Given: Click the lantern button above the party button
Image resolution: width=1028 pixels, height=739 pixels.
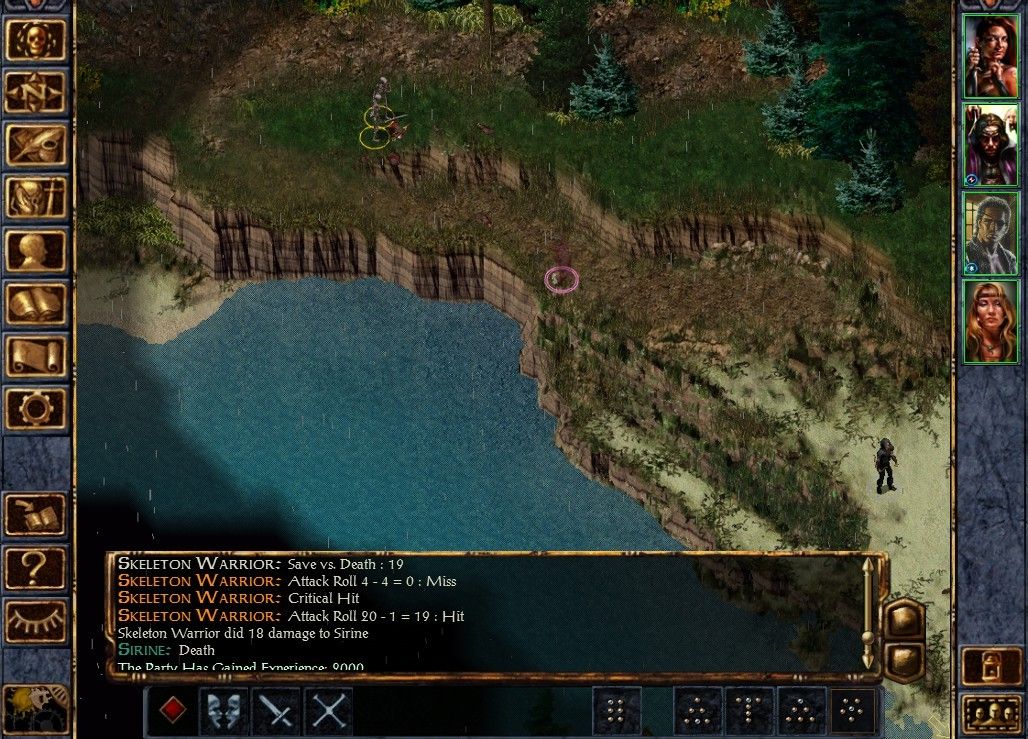Looking at the screenshot, I should click(x=990, y=667).
